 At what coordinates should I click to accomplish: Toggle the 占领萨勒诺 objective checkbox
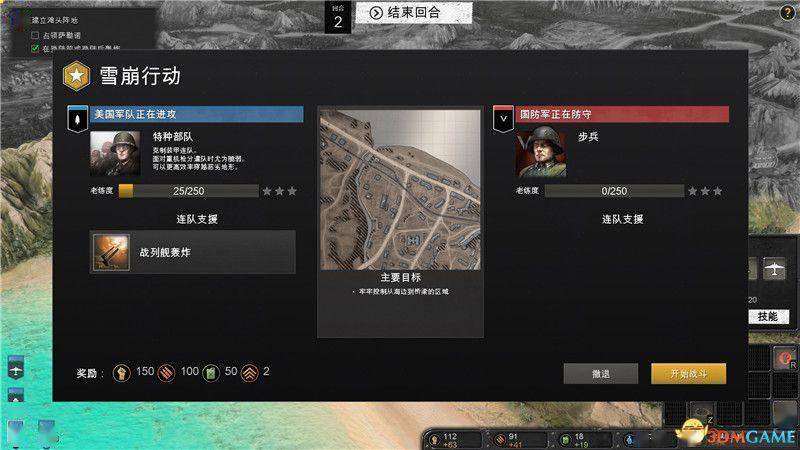[37, 34]
